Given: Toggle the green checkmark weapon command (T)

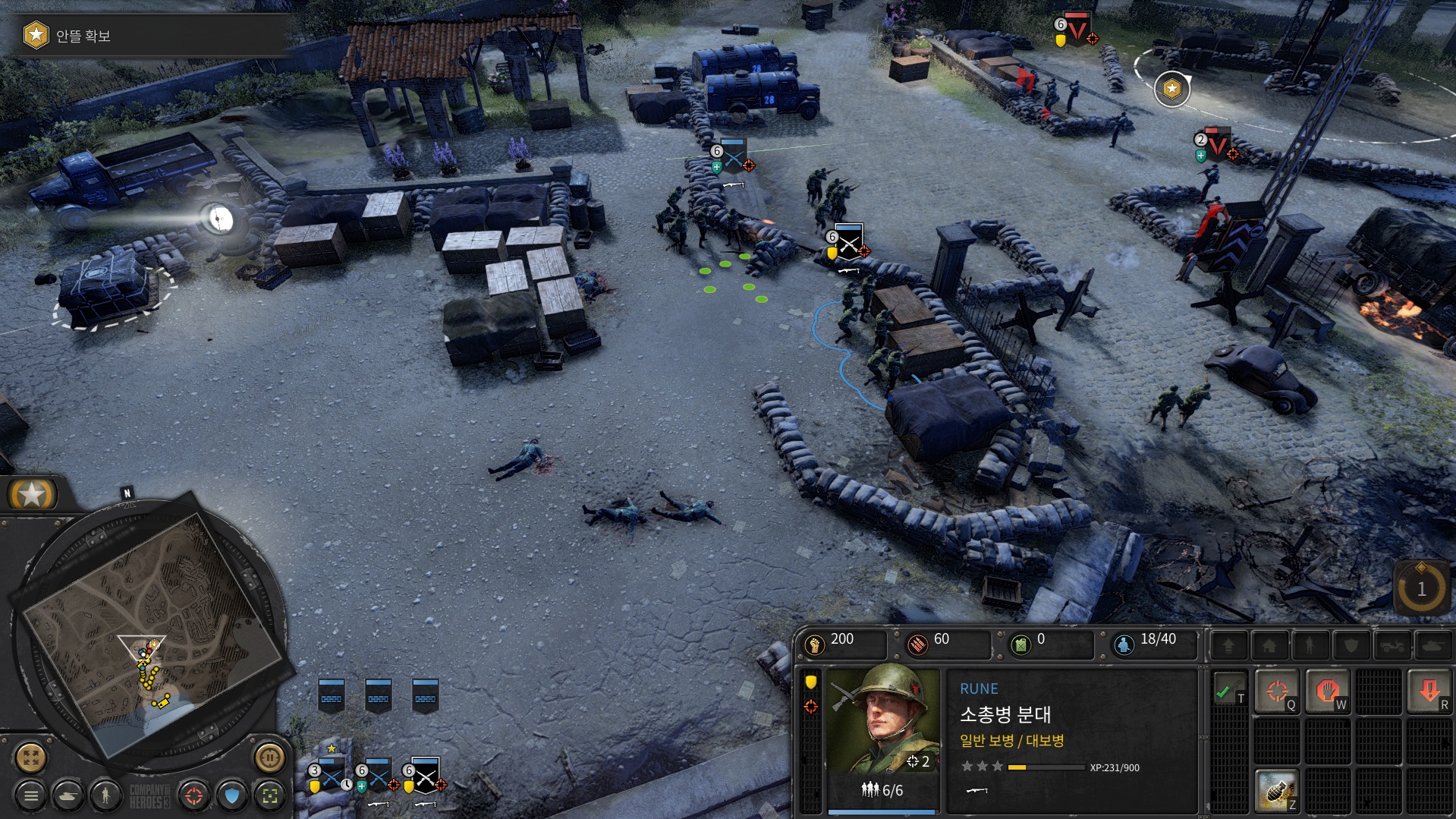Looking at the screenshot, I should tap(1226, 690).
